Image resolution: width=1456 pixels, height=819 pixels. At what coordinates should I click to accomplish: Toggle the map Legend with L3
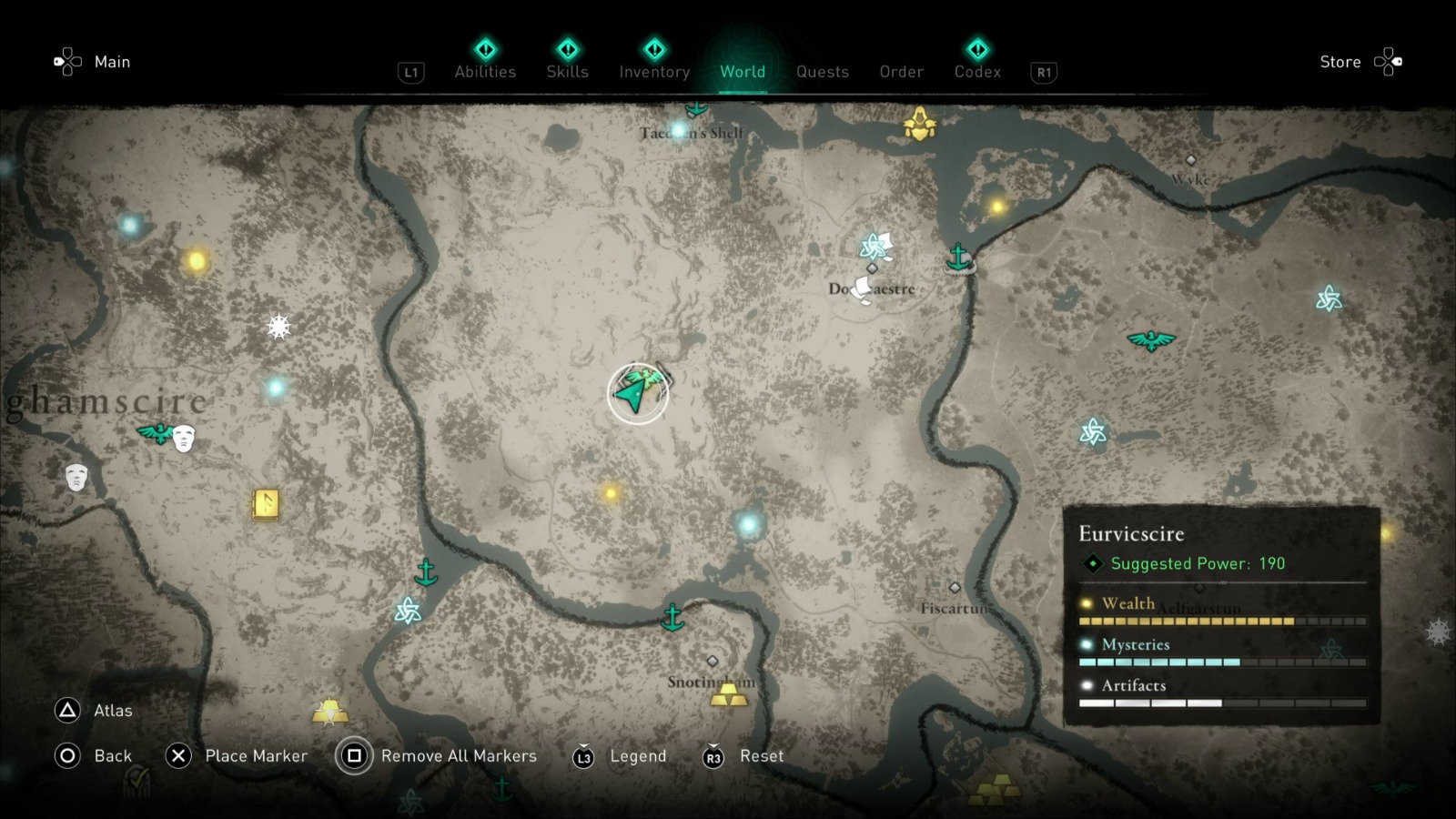click(619, 756)
